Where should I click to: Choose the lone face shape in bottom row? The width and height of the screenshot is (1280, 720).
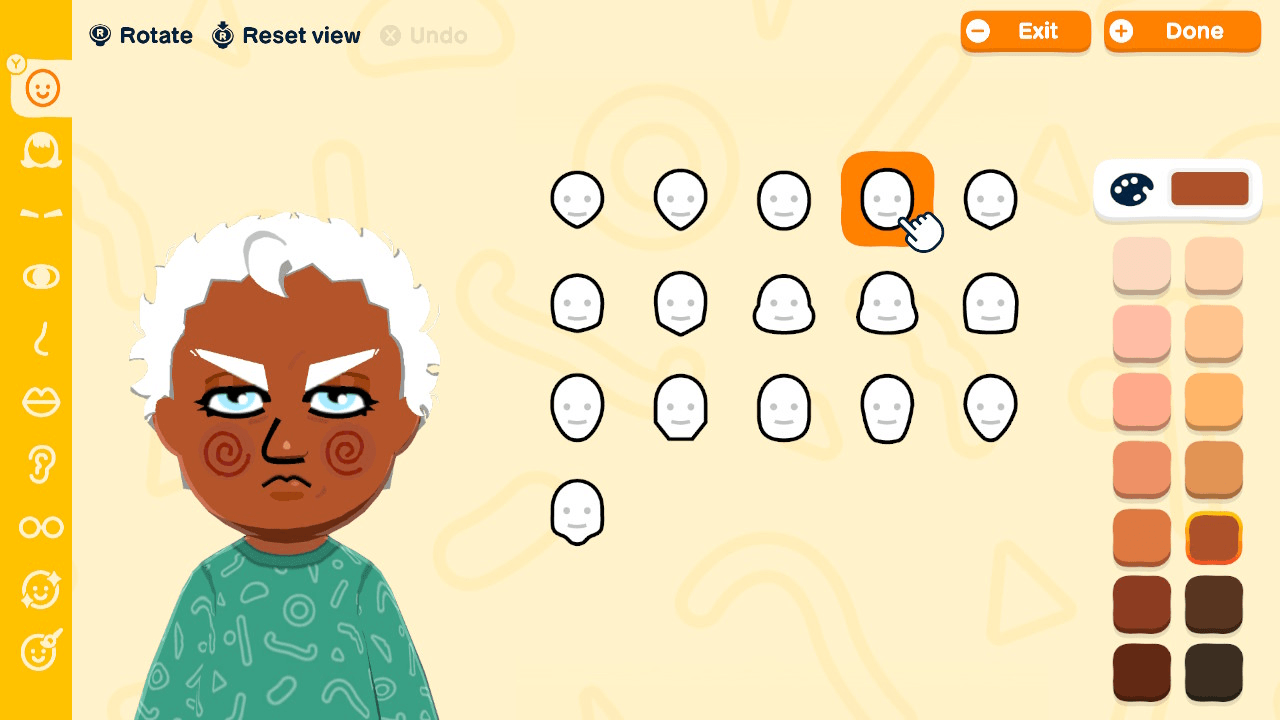click(x=577, y=511)
